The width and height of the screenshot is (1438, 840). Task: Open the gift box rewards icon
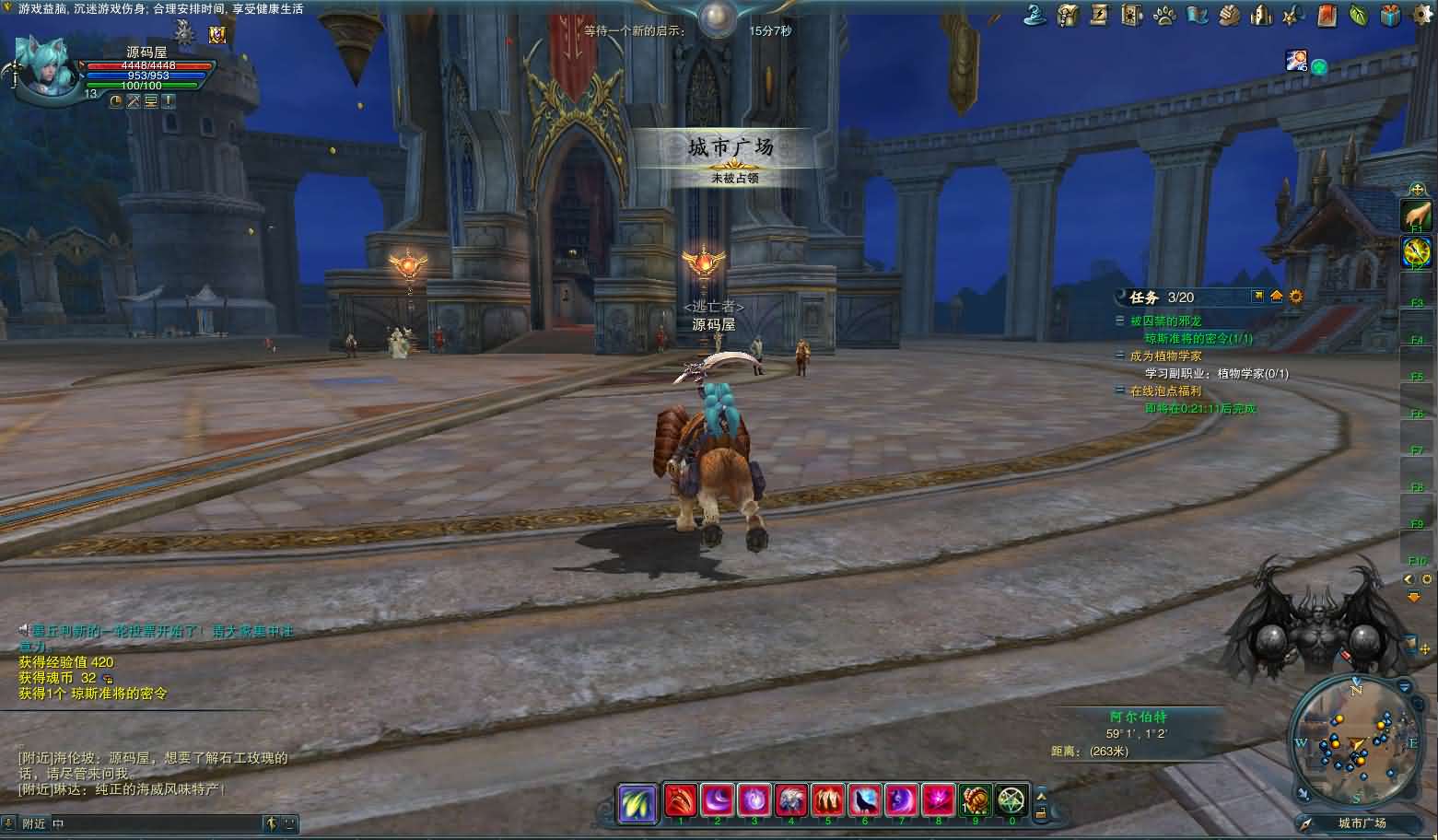click(1391, 15)
